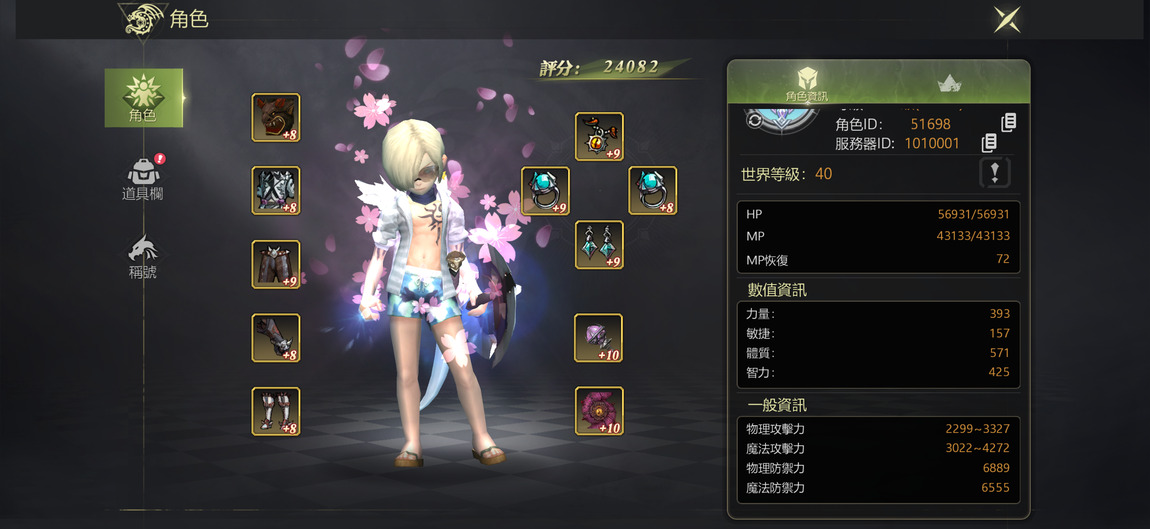Select the +8 gloves equipment slot

276,338
